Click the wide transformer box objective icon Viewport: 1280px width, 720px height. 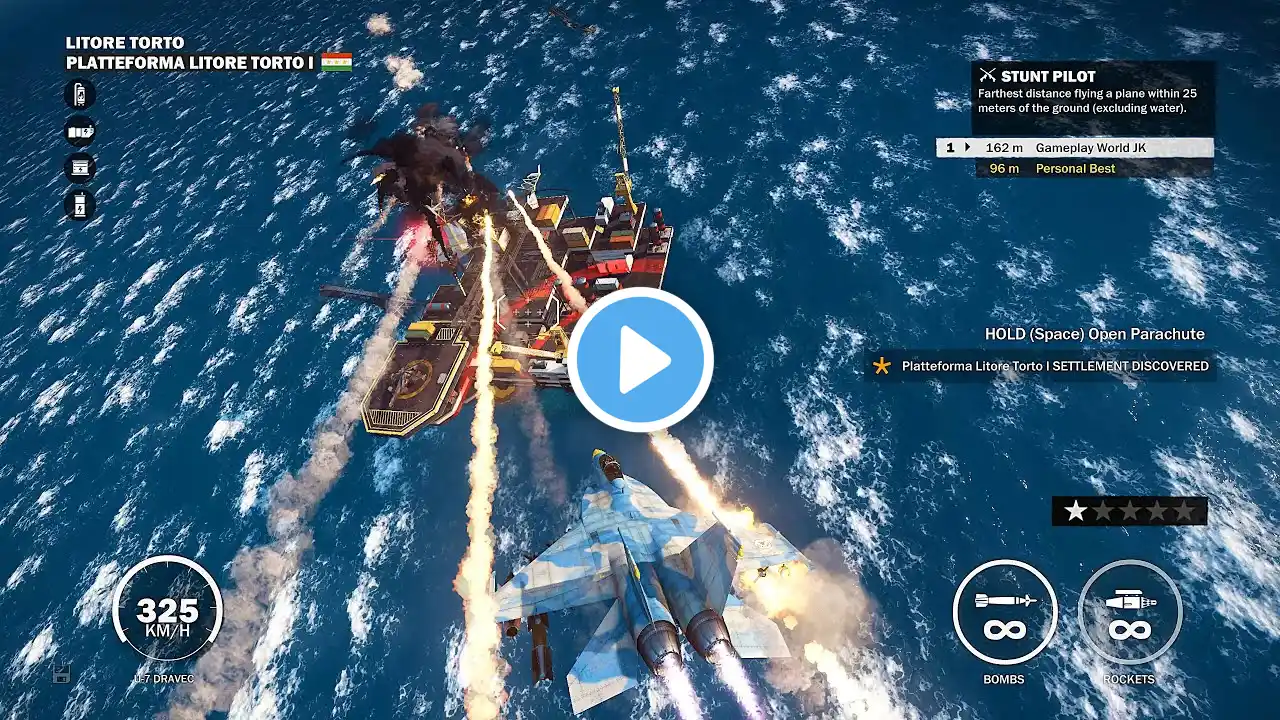coord(80,167)
